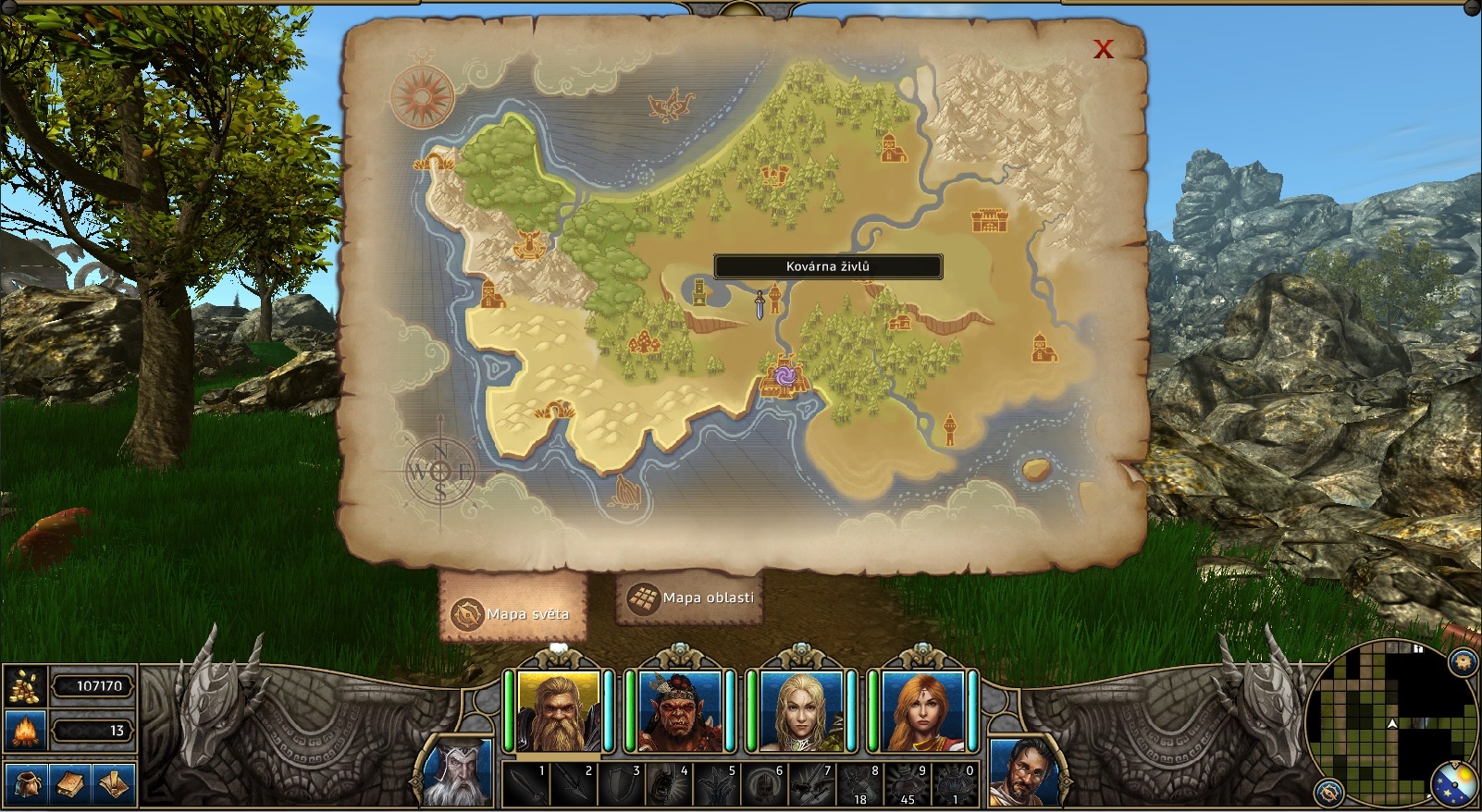Click the rest moon icon near minimap

(1452, 781)
